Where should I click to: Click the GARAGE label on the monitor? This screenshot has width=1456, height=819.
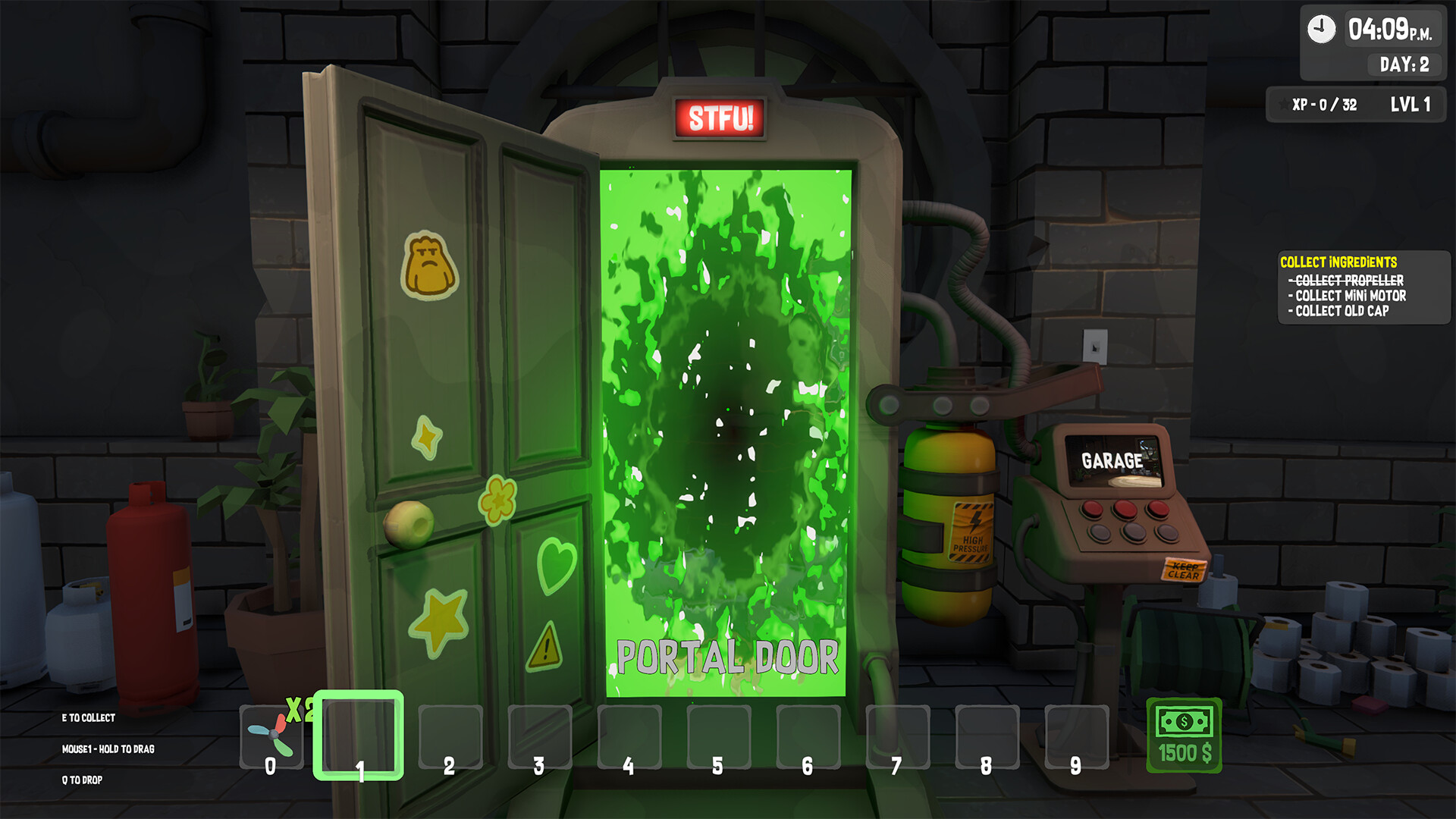(x=1112, y=460)
